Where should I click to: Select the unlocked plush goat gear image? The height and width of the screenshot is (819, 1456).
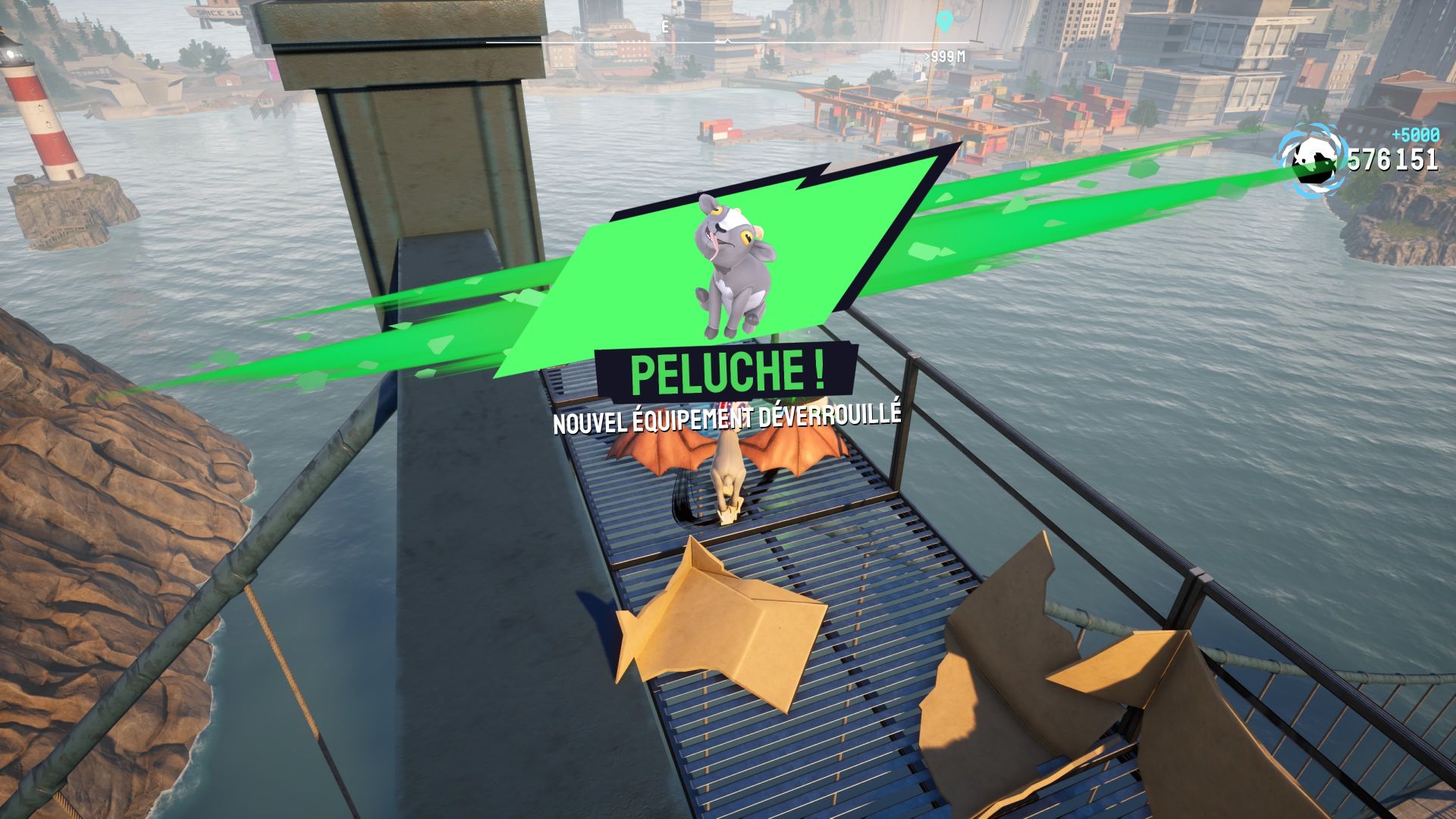pyautogui.click(x=734, y=265)
